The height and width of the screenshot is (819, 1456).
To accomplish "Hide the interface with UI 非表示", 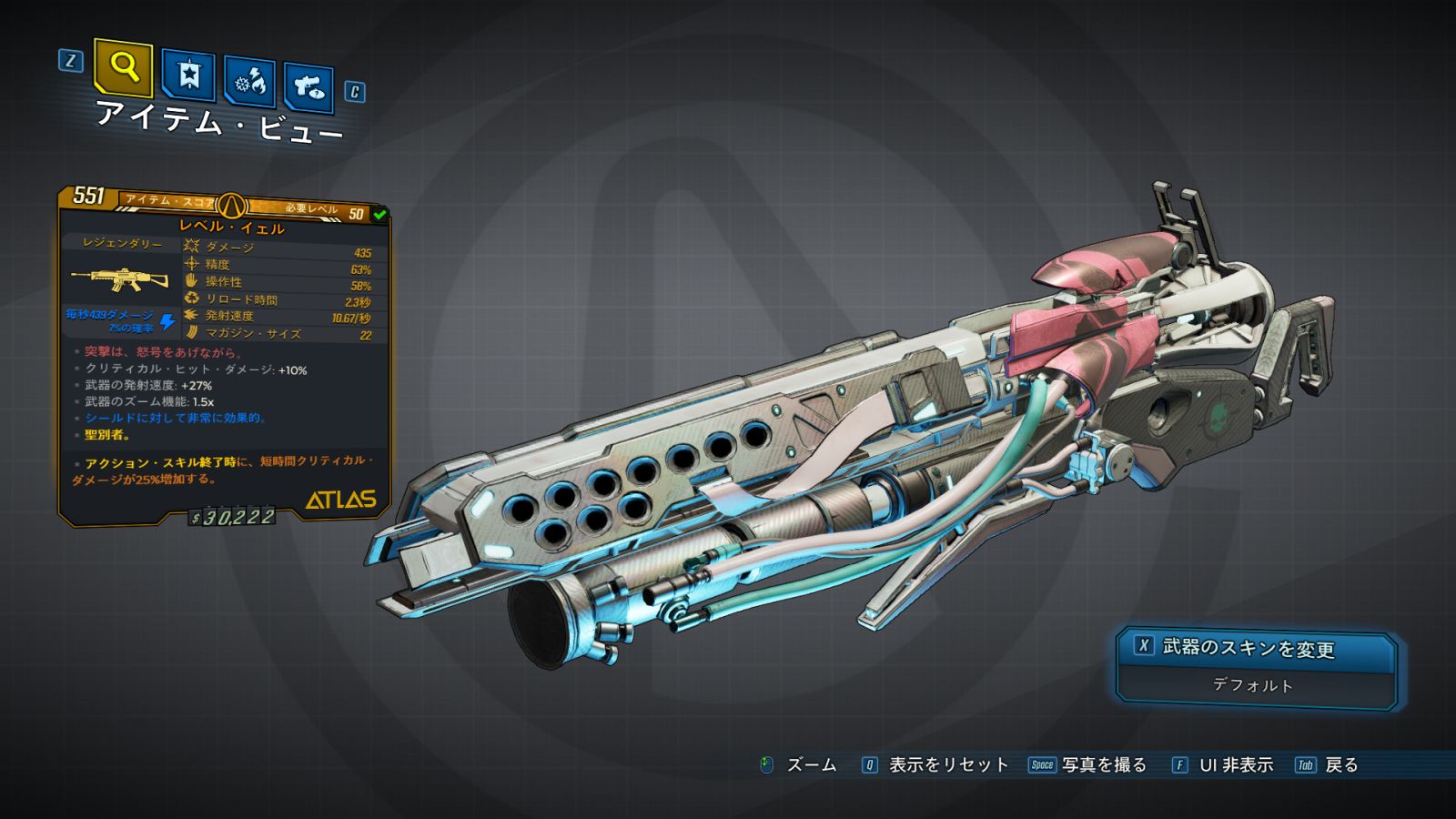I will [x=1223, y=765].
